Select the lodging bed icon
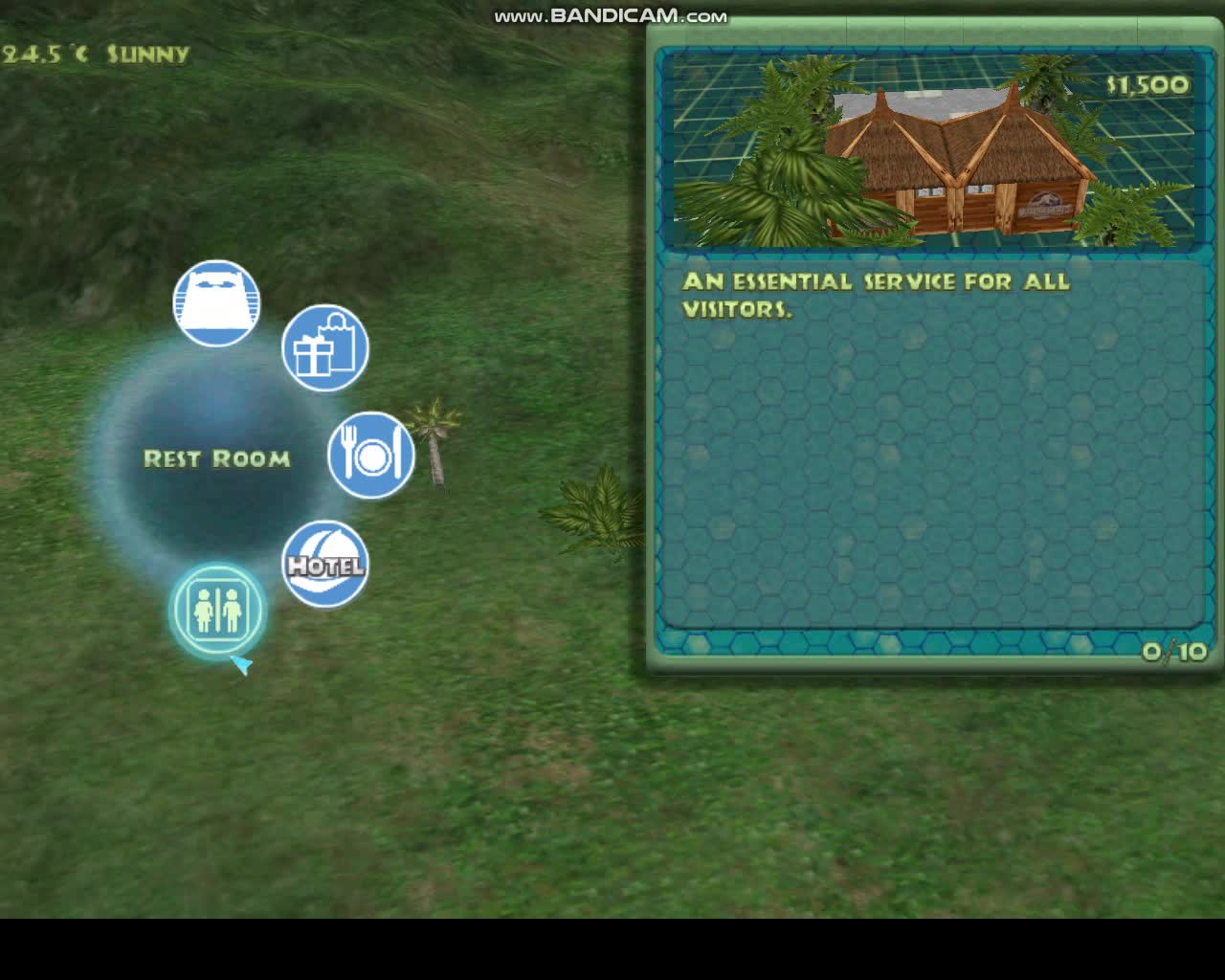 coord(217,301)
